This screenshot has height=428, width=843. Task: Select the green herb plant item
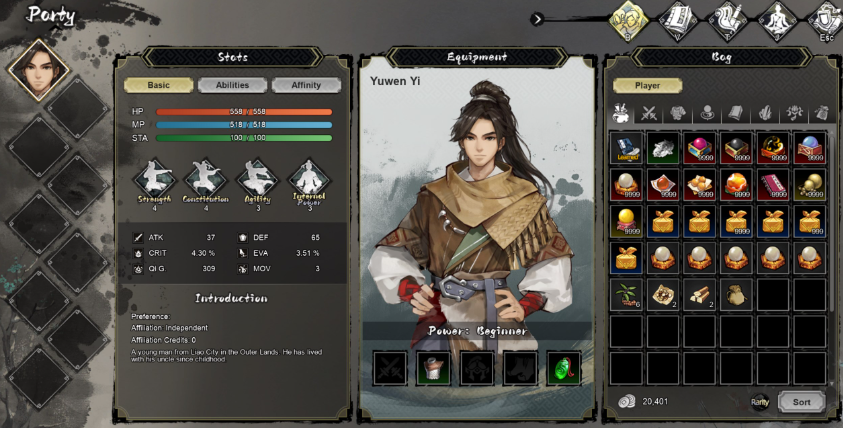click(626, 294)
